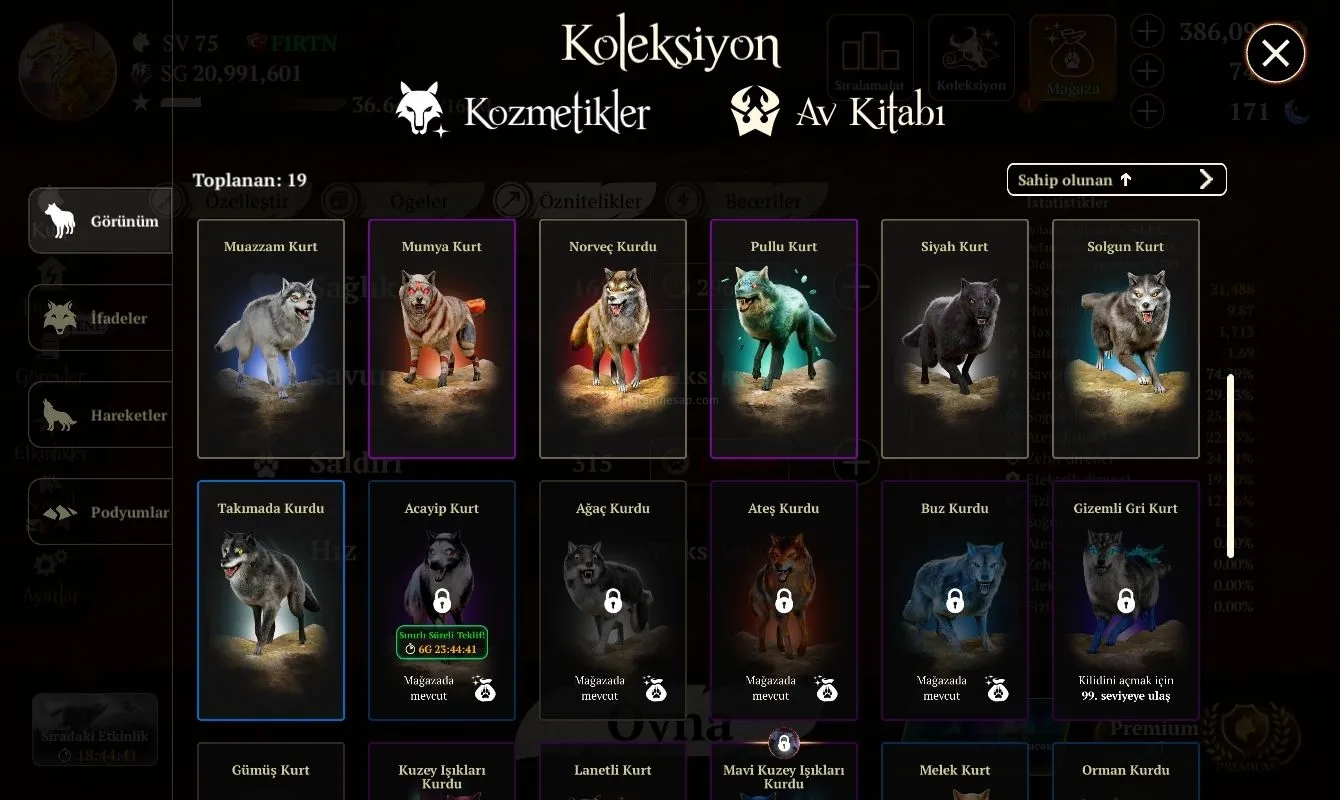Choose the equipped Takımada Kurdu card

pos(271,600)
